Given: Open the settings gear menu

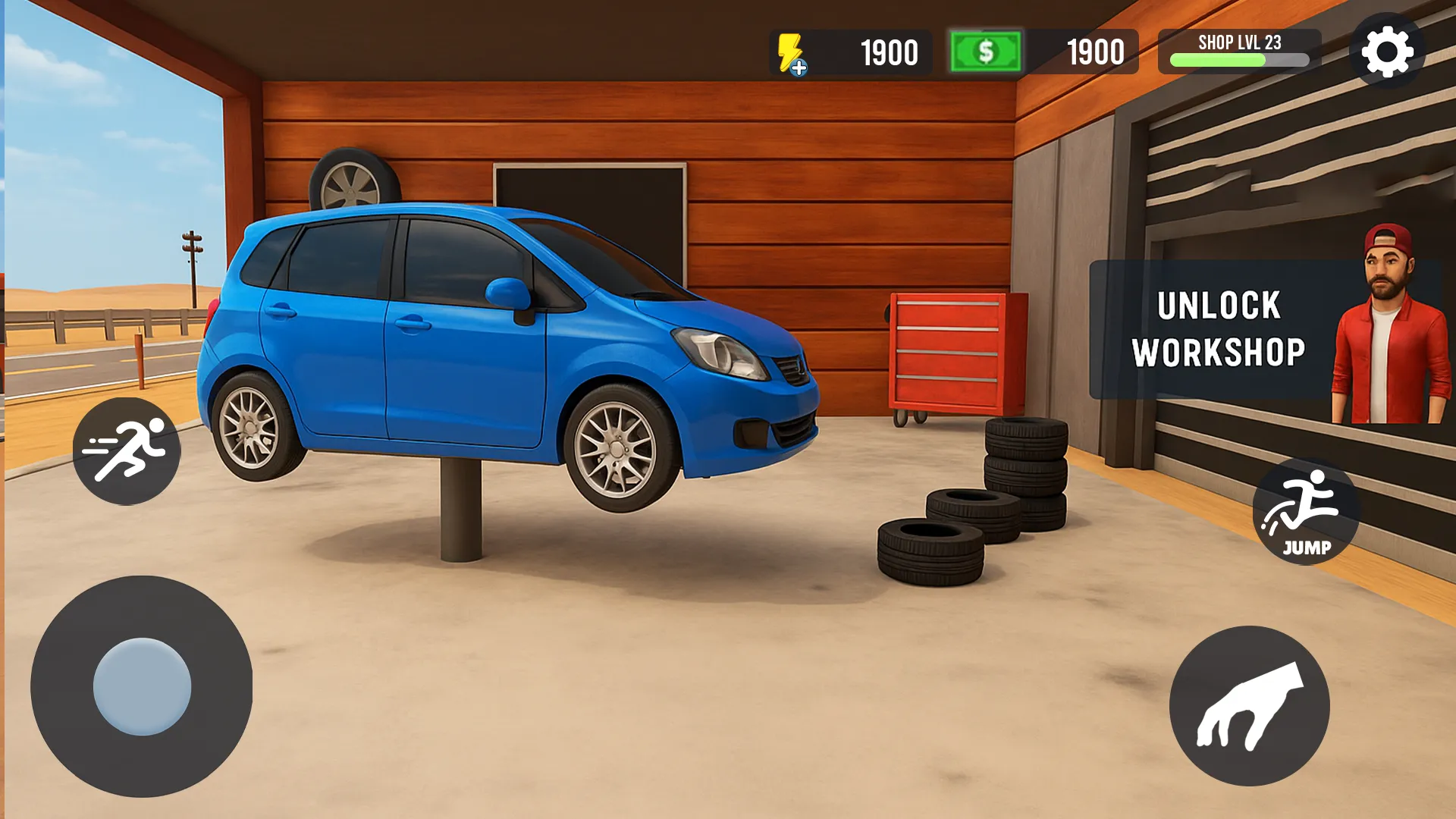Looking at the screenshot, I should 1387,52.
